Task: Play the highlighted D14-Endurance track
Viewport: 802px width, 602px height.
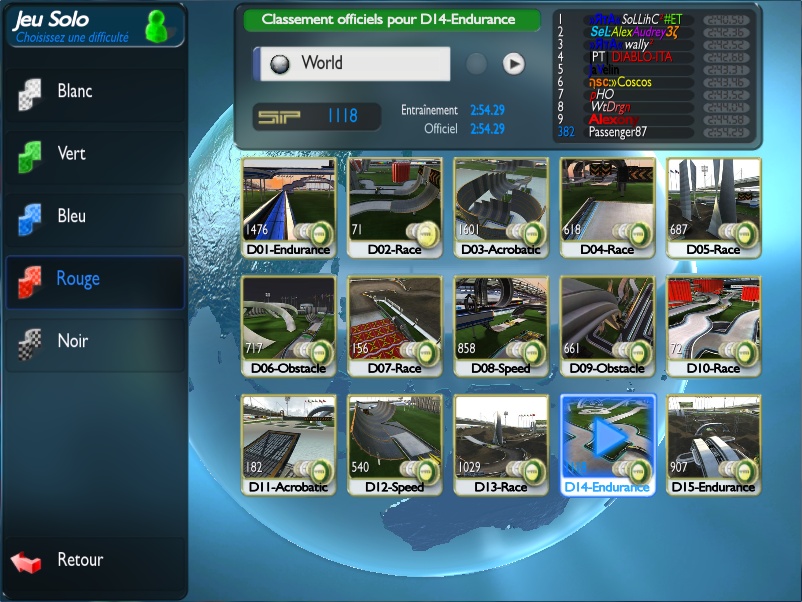Action: (608, 438)
